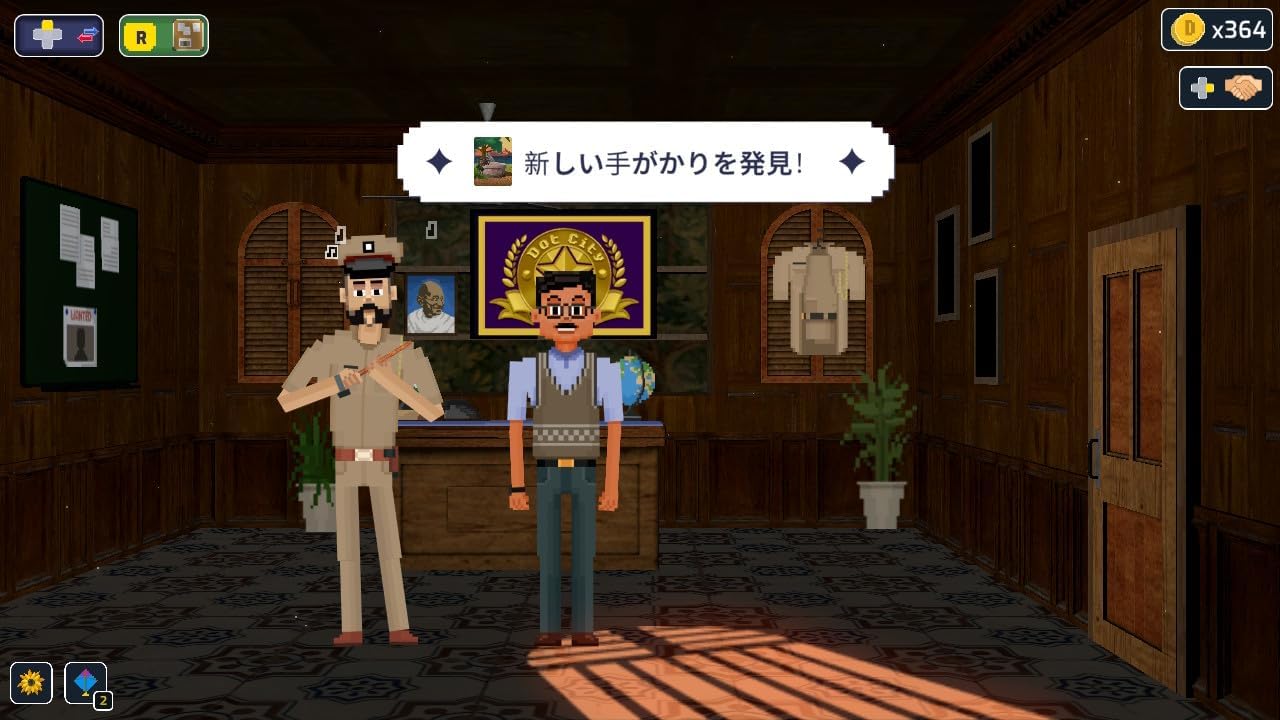Click the clue thumbnail in the notification banner
The image size is (1280, 720).
tap(491, 160)
